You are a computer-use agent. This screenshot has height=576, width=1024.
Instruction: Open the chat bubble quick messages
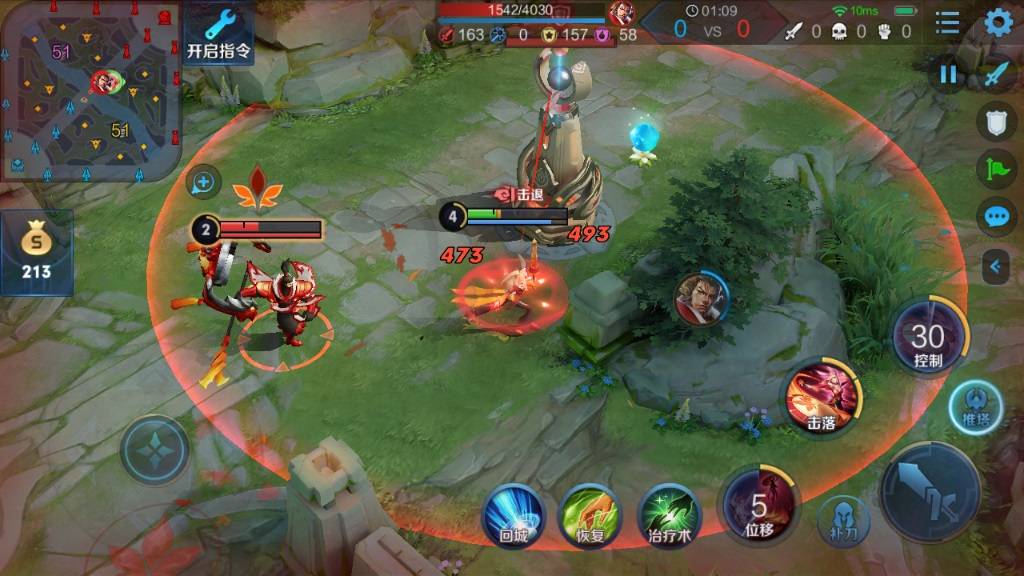(x=996, y=216)
